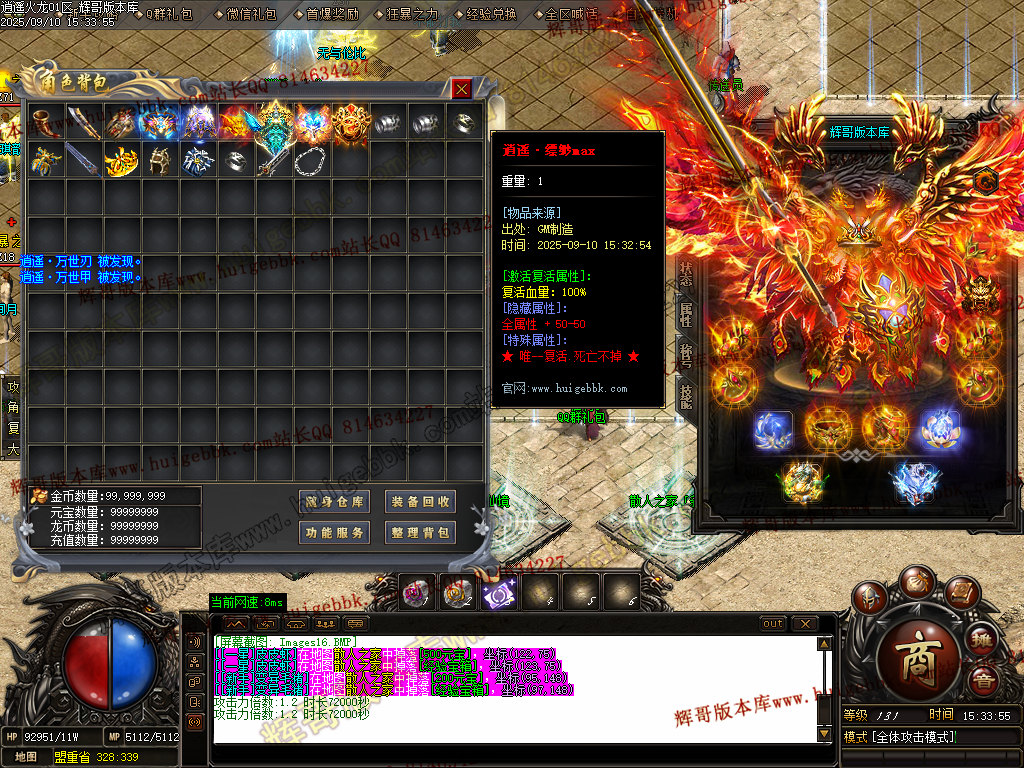This screenshot has height=768, width=1024.
Task: Open the 经验兑换 experience exchange
Action: 491,14
